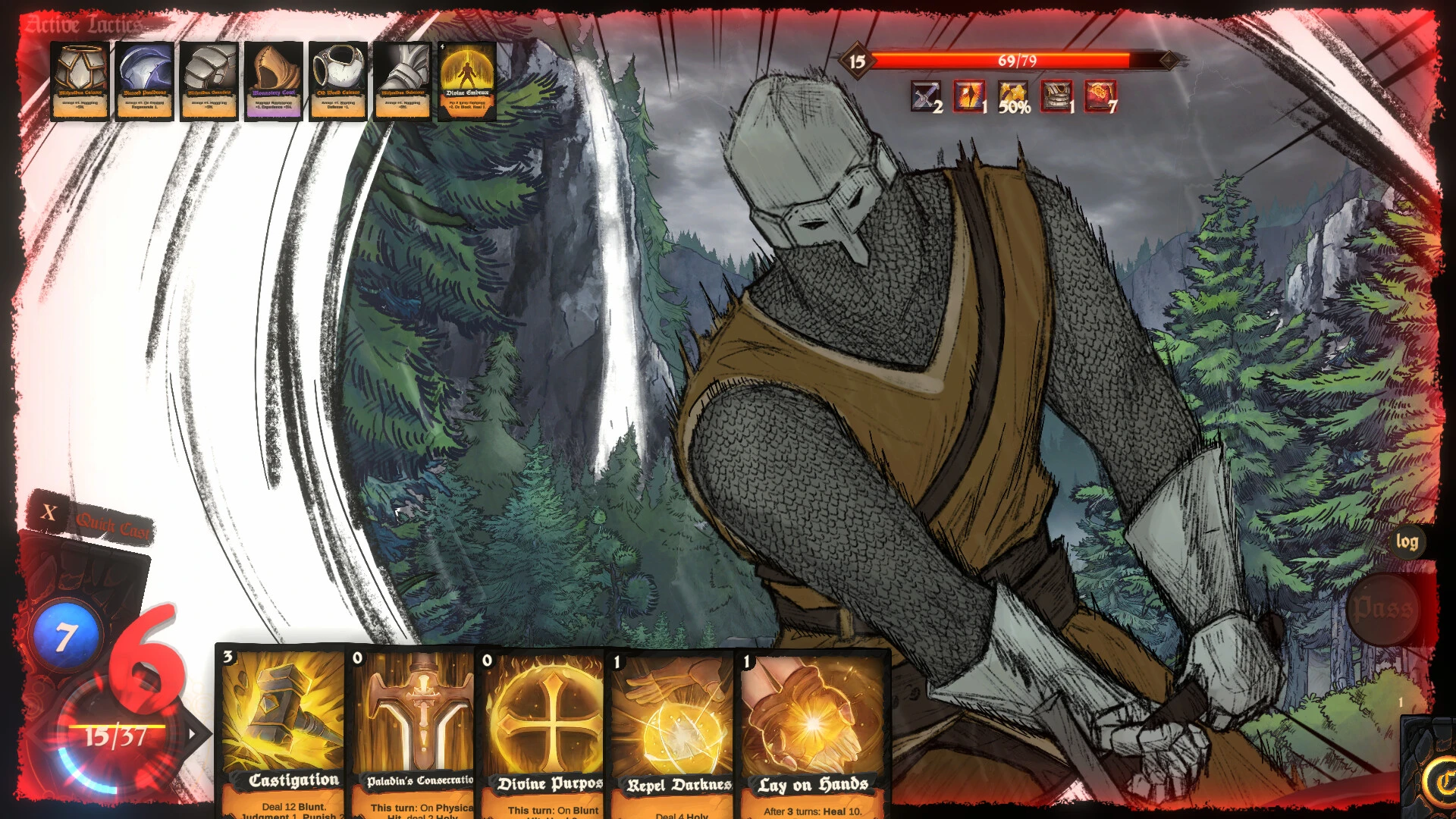This screenshot has width=1456, height=819.
Task: Open the Divine Embrace tactic card
Action: (467, 80)
